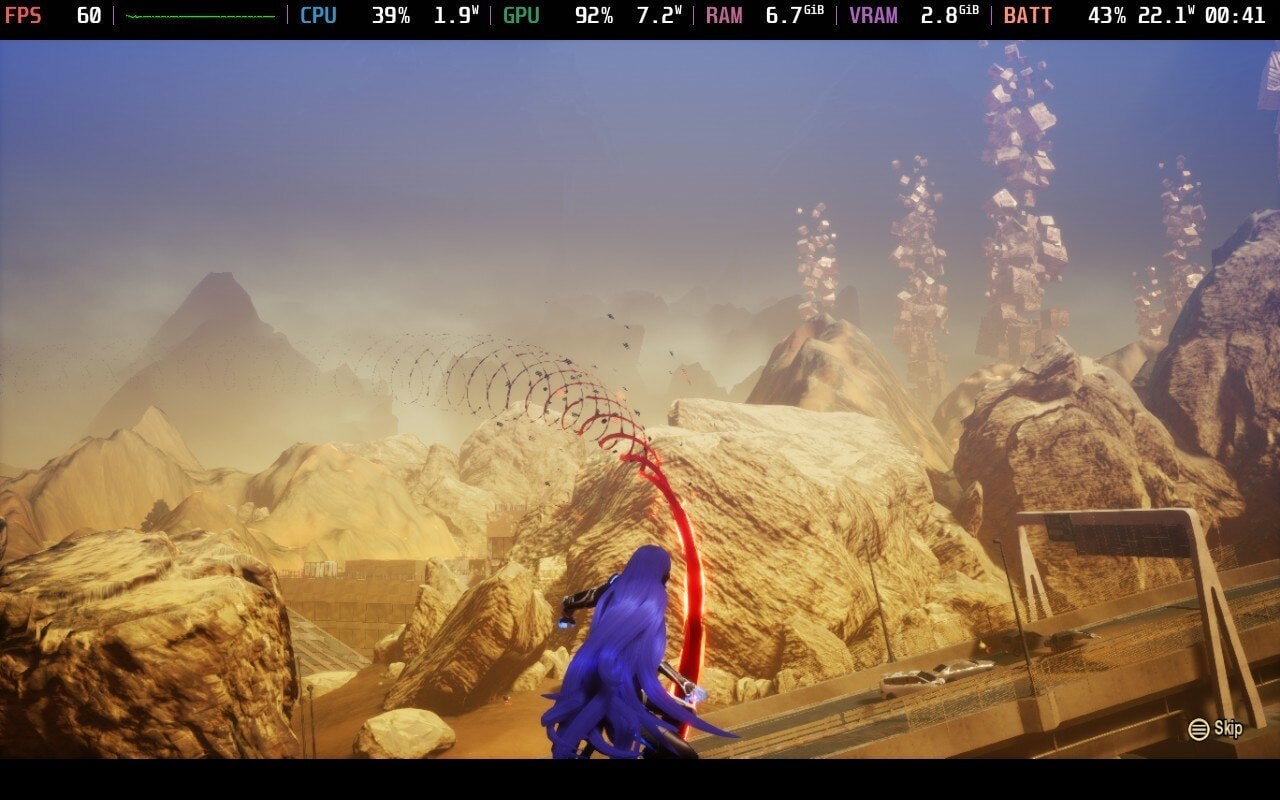
Task: Select the BATT stat entry in the overlay
Action: pyautogui.click(x=1029, y=15)
